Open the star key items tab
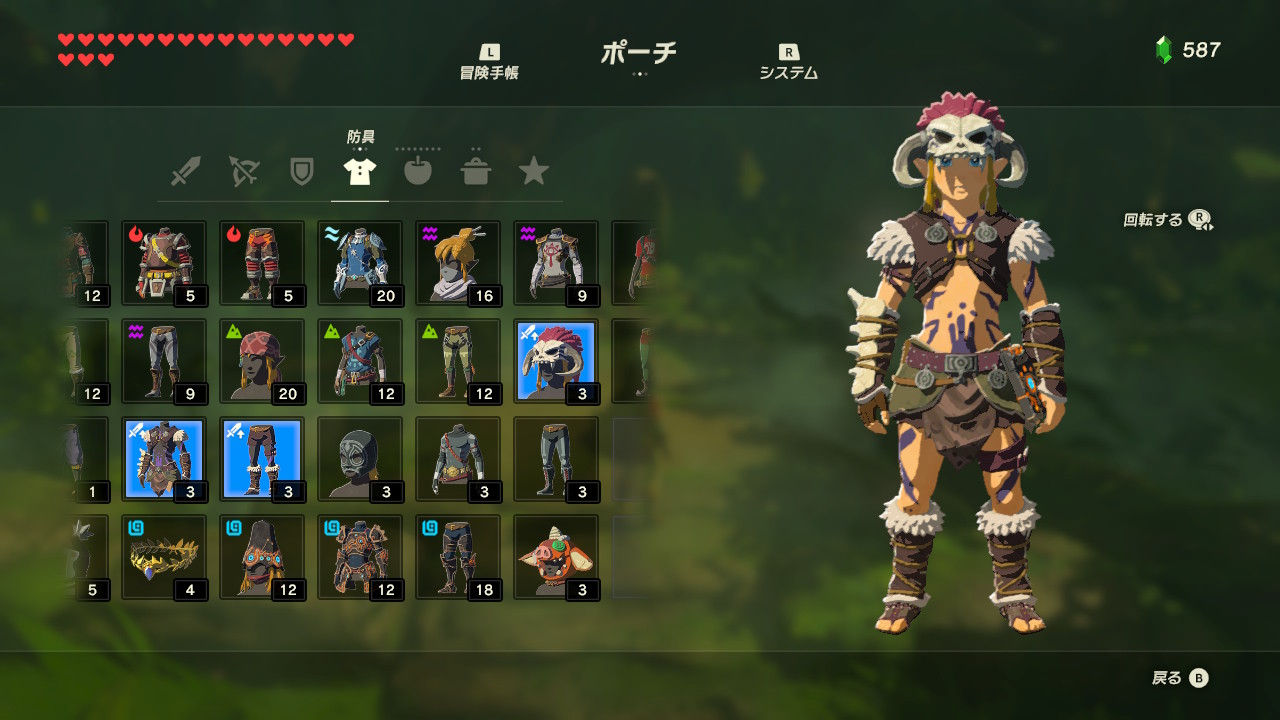The image size is (1280, 720). pos(534,172)
